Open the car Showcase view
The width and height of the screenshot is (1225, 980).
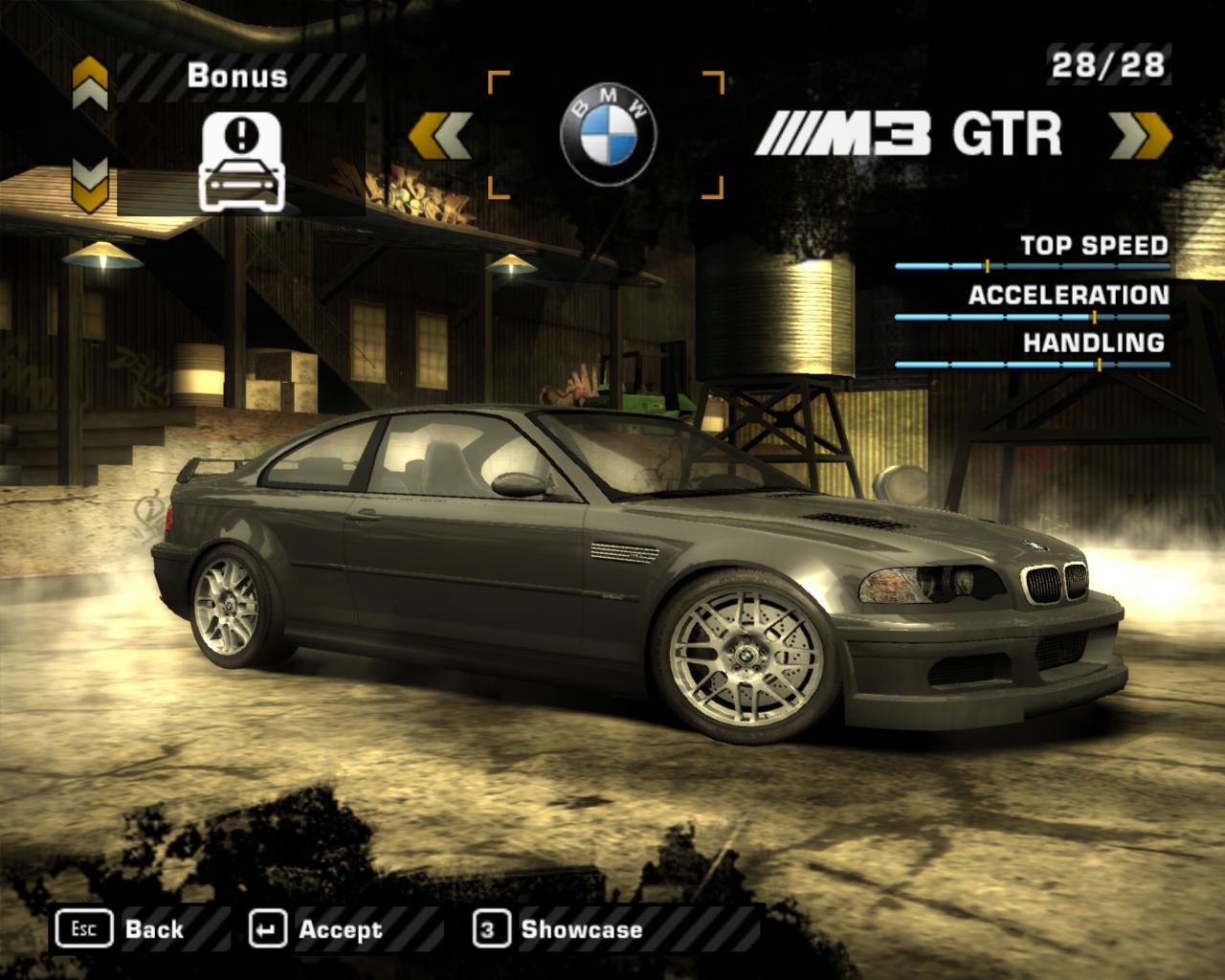pyautogui.click(x=559, y=929)
